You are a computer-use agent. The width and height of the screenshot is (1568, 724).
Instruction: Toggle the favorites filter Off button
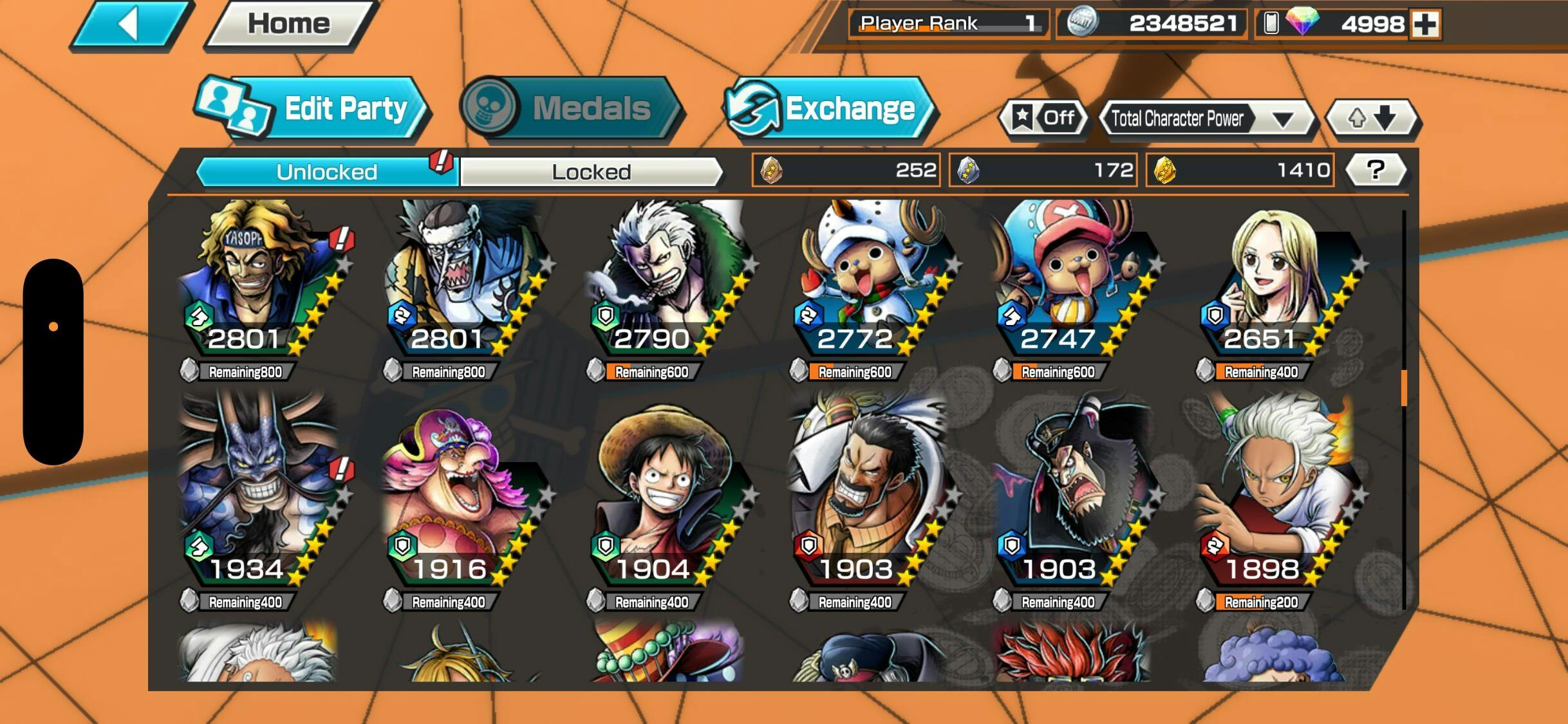[x=1044, y=118]
